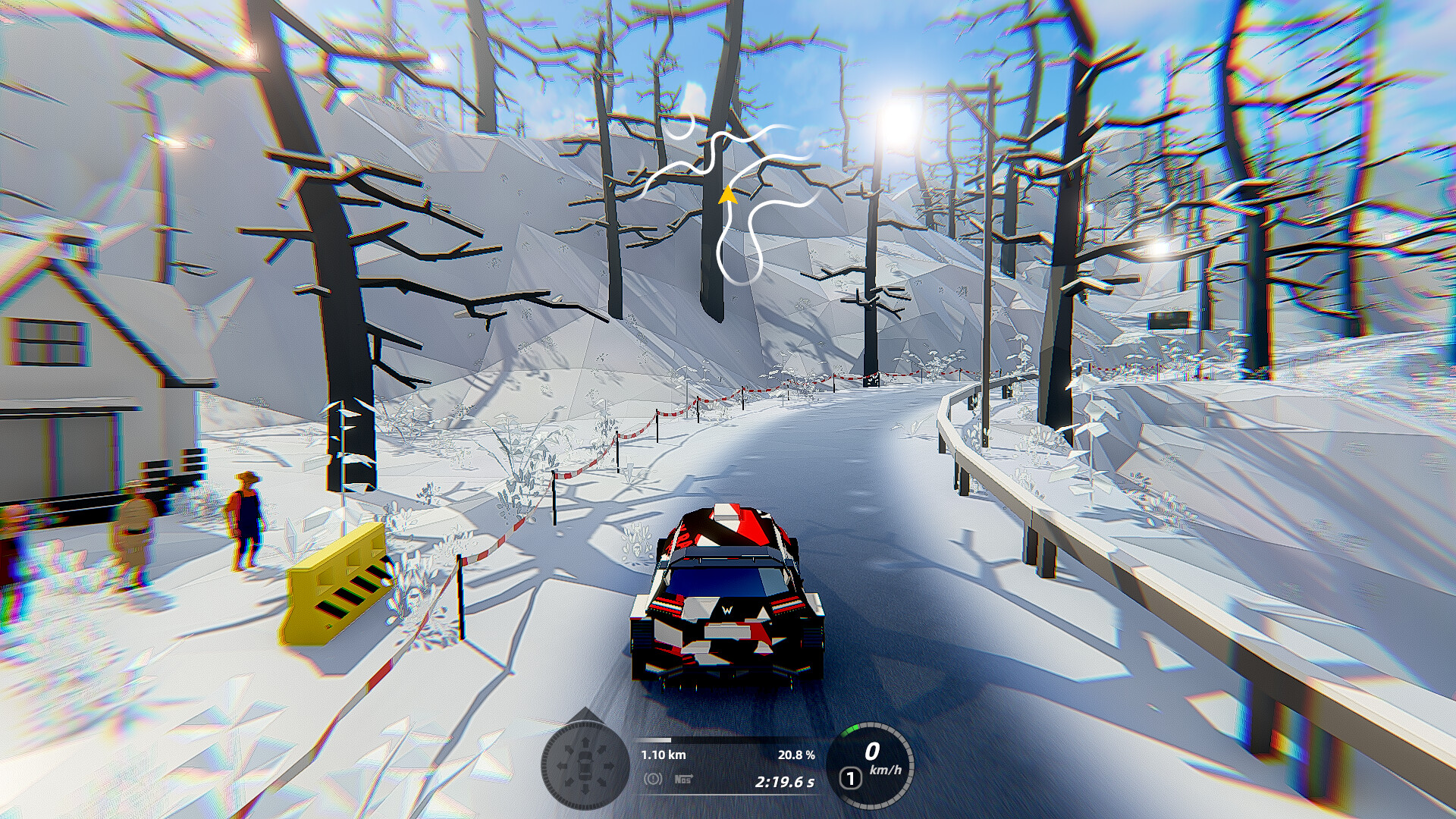Click the car direction indicator dial
The width and height of the screenshot is (1456, 819).
(x=585, y=766)
